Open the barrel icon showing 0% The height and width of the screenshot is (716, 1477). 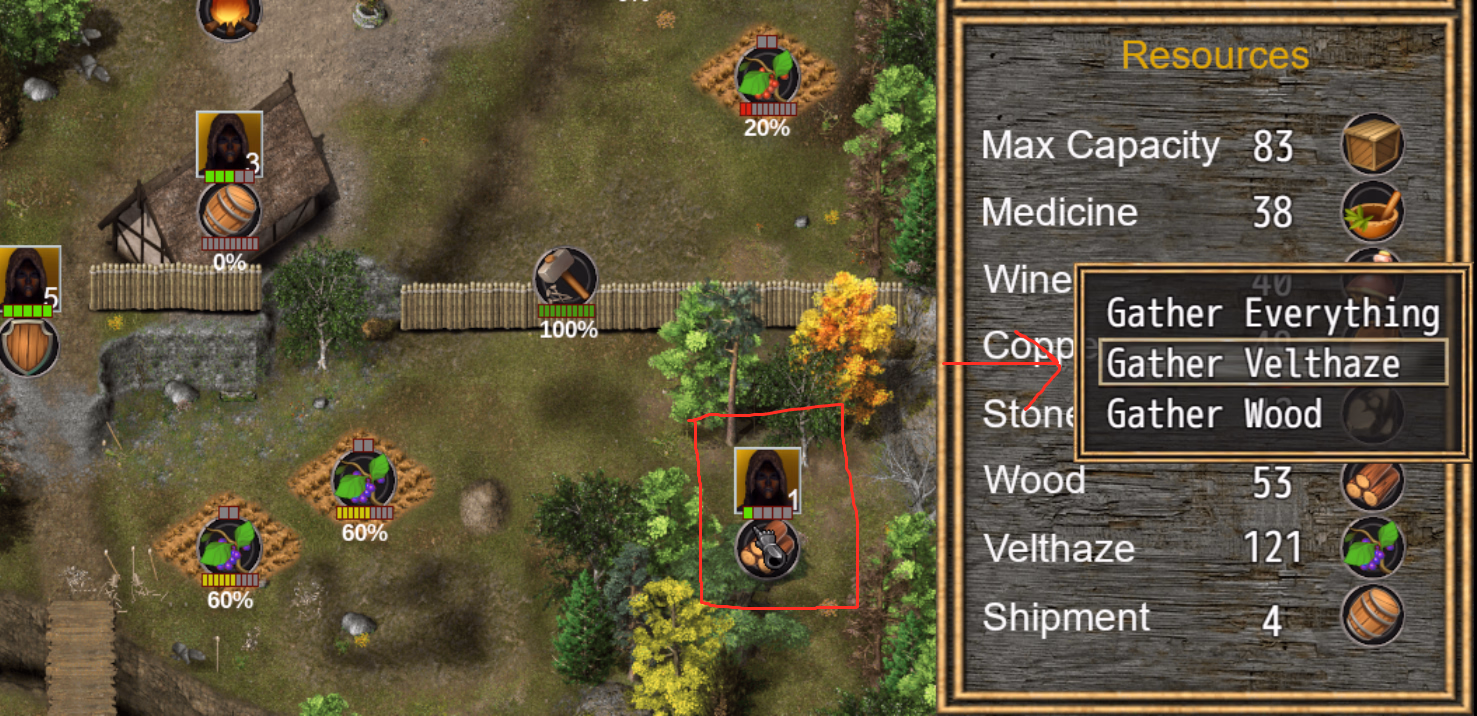(229, 211)
